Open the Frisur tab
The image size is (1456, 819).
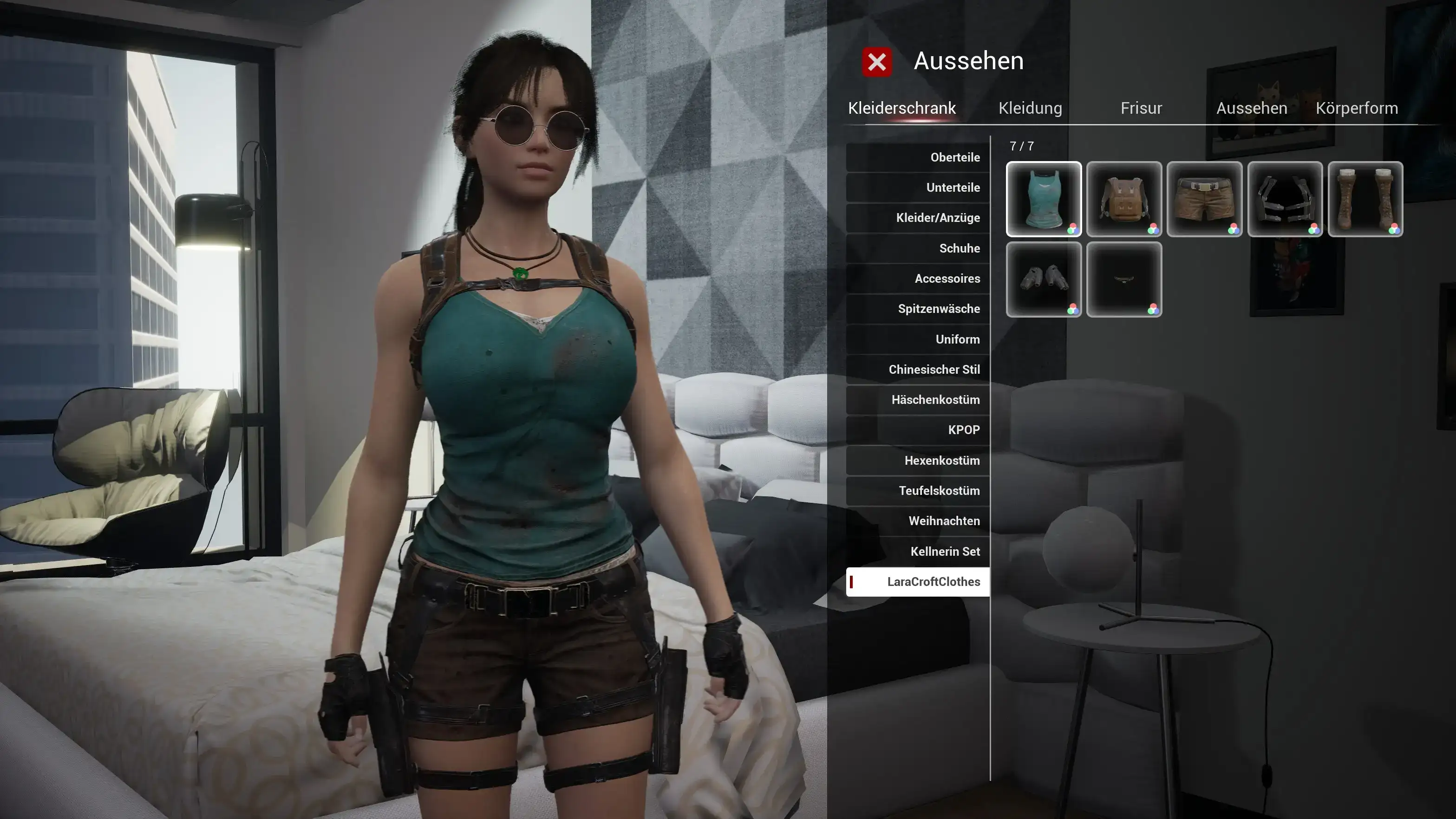(x=1141, y=108)
